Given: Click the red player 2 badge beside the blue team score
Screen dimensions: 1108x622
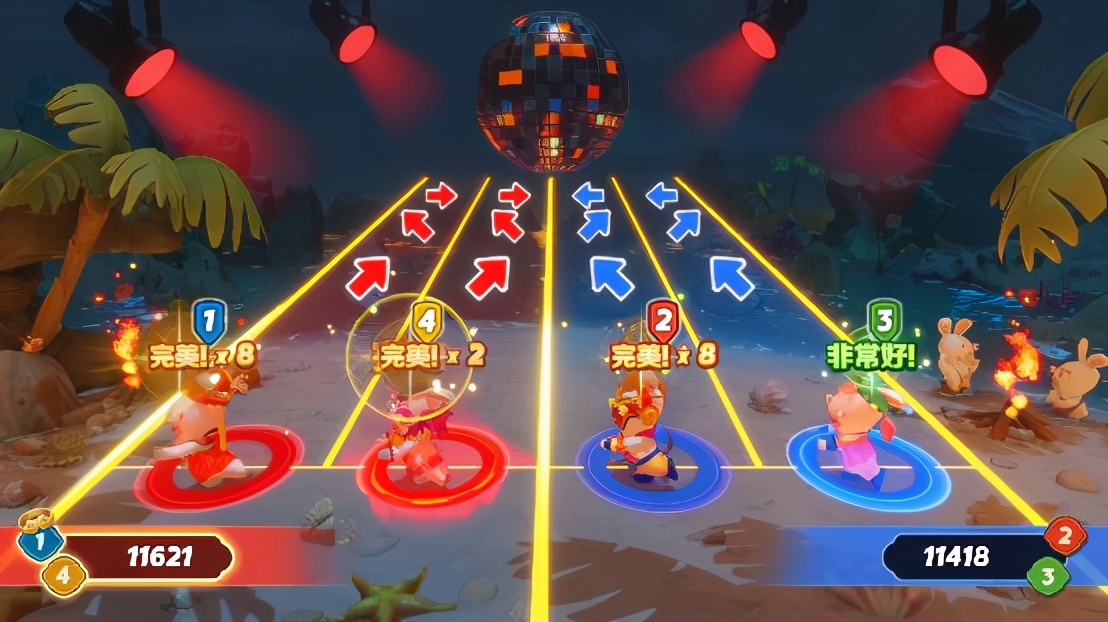Looking at the screenshot, I should (1065, 537).
